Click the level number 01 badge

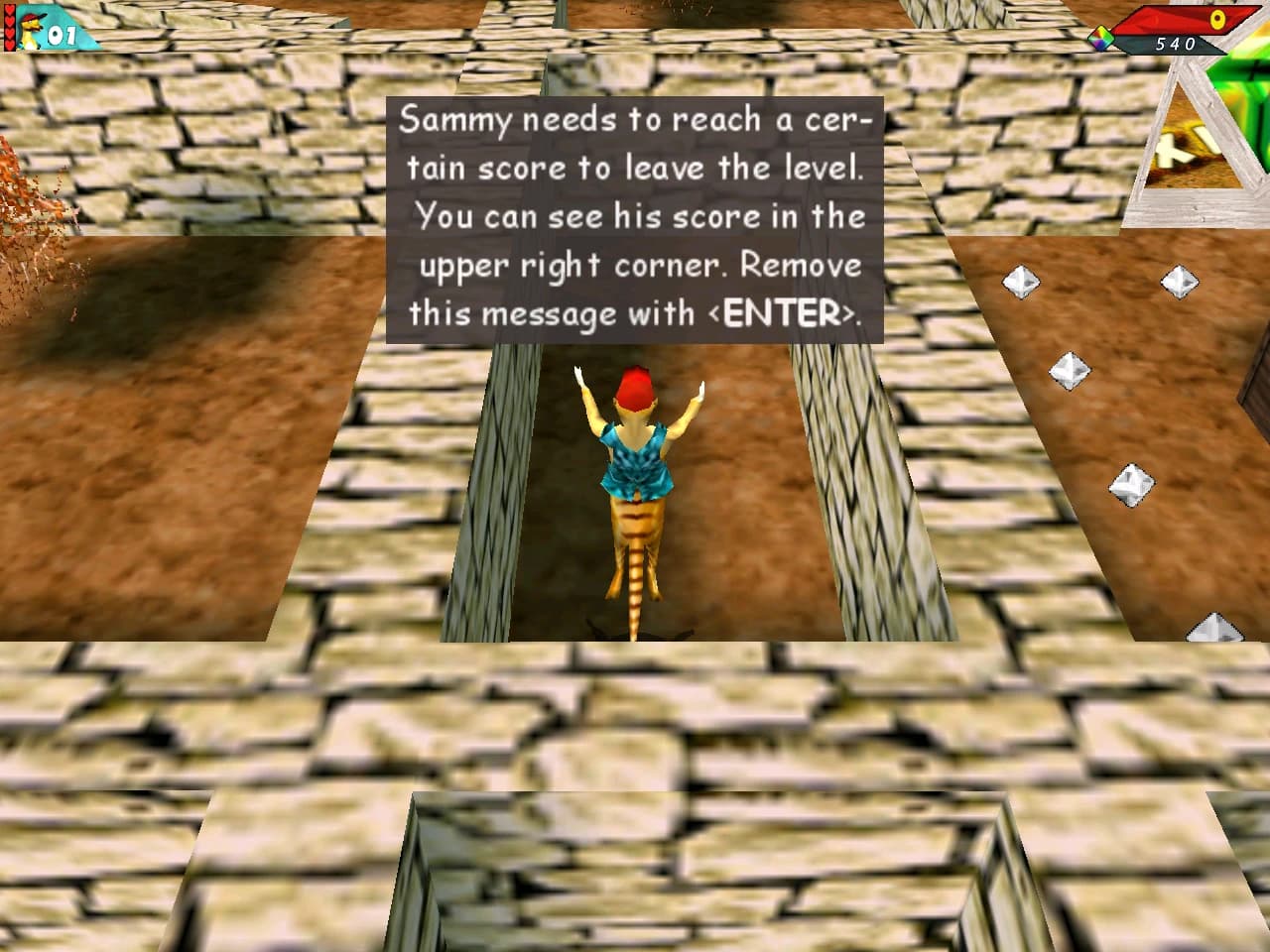(x=62, y=36)
